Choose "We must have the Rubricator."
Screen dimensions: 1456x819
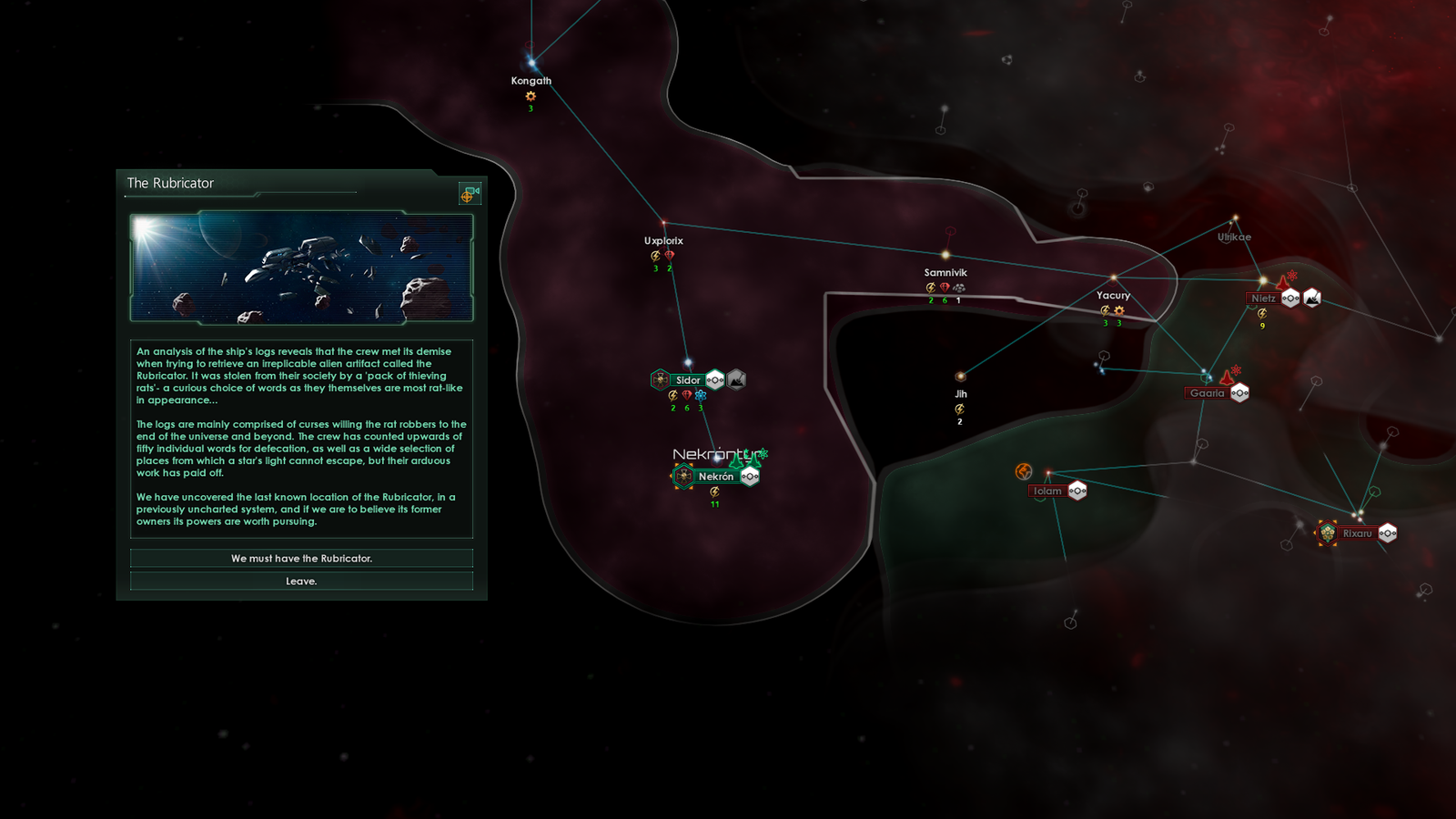301,558
